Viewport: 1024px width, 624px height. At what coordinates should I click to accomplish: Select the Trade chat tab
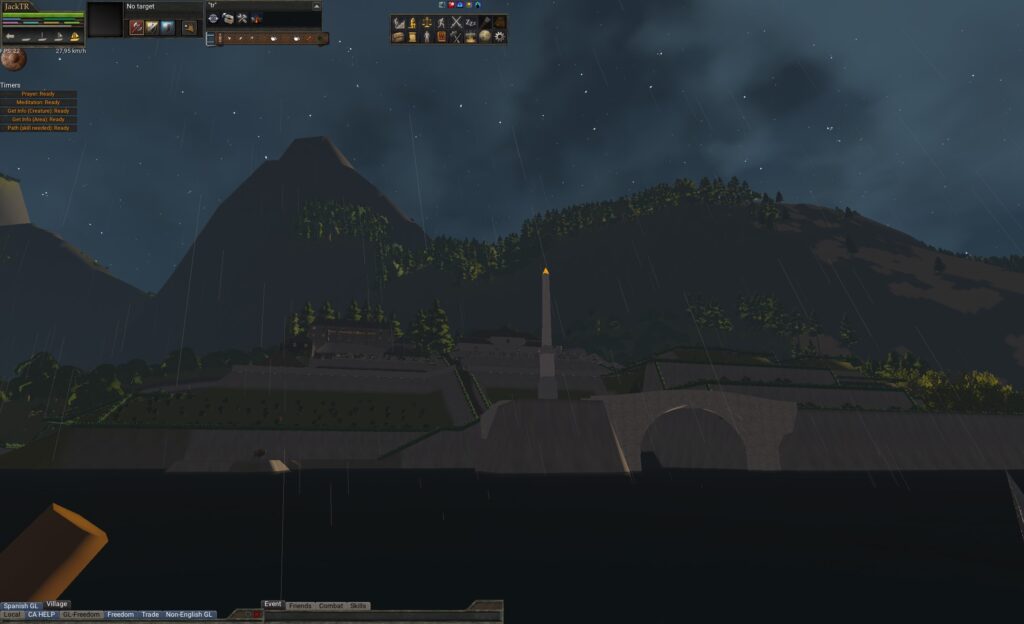click(x=150, y=614)
